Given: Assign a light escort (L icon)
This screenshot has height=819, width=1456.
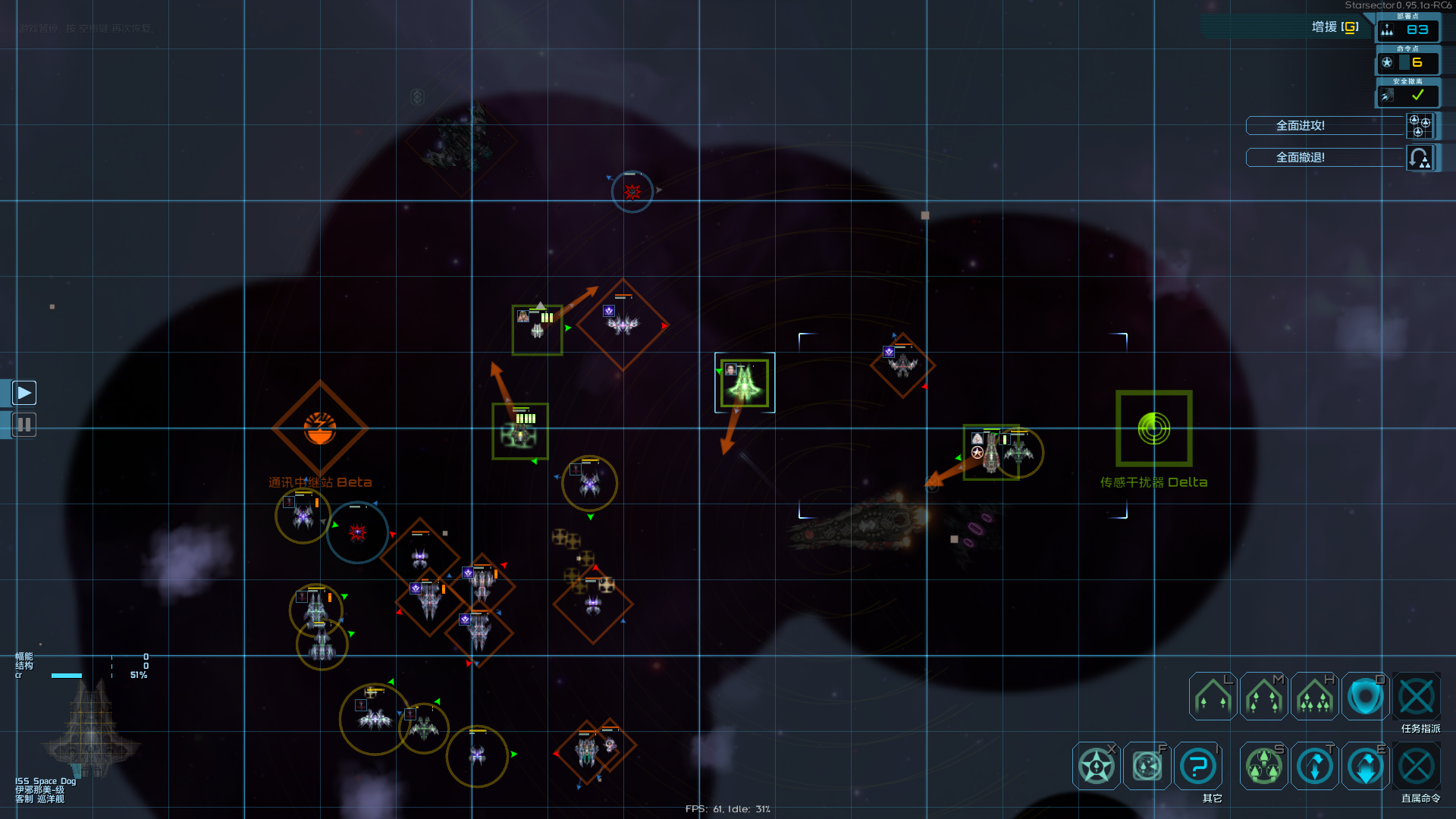Looking at the screenshot, I should pyautogui.click(x=1213, y=696).
